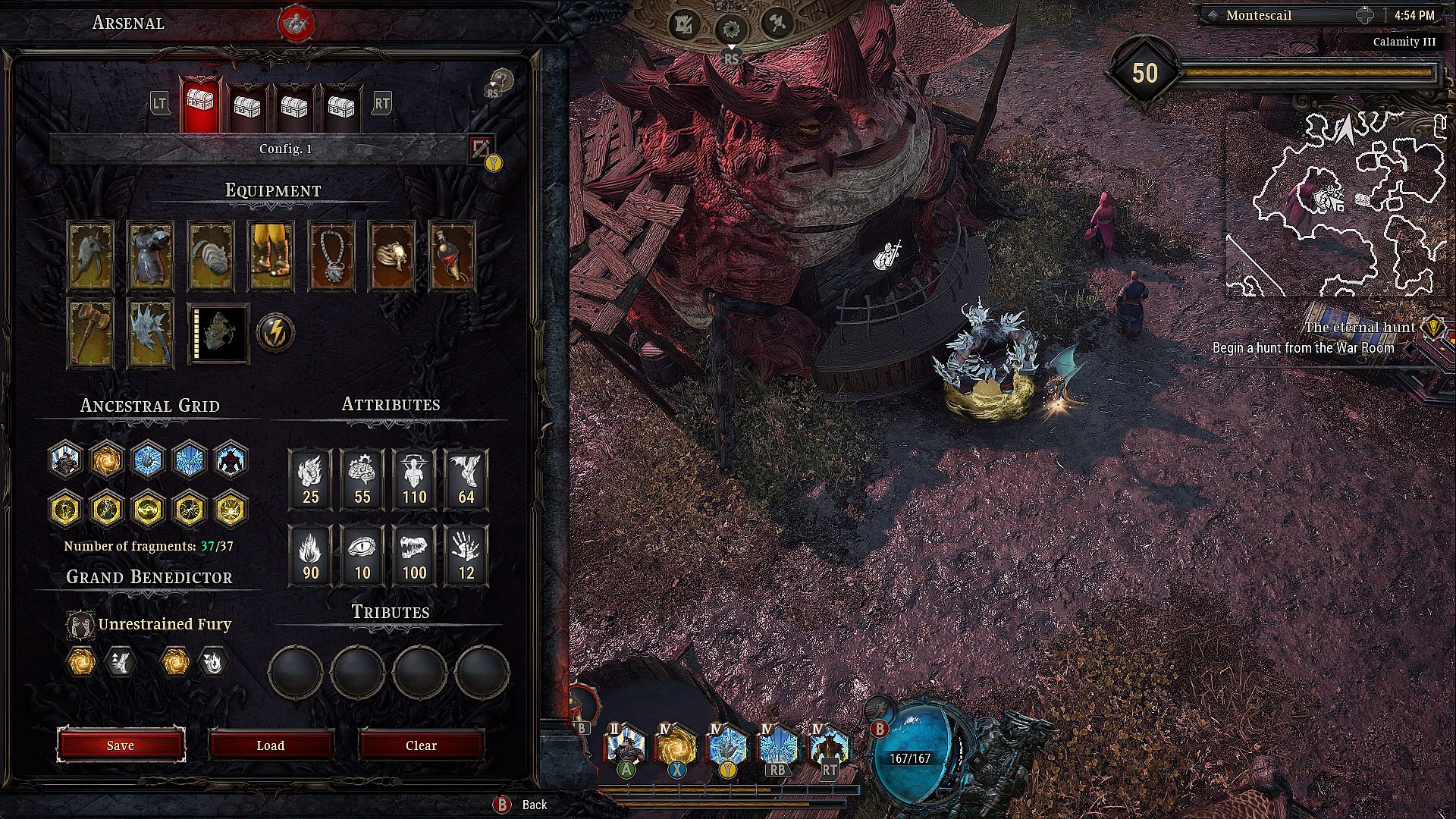Viewport: 1456px width, 819px height.
Task: Load the saved arsenal configuration
Action: 271,745
